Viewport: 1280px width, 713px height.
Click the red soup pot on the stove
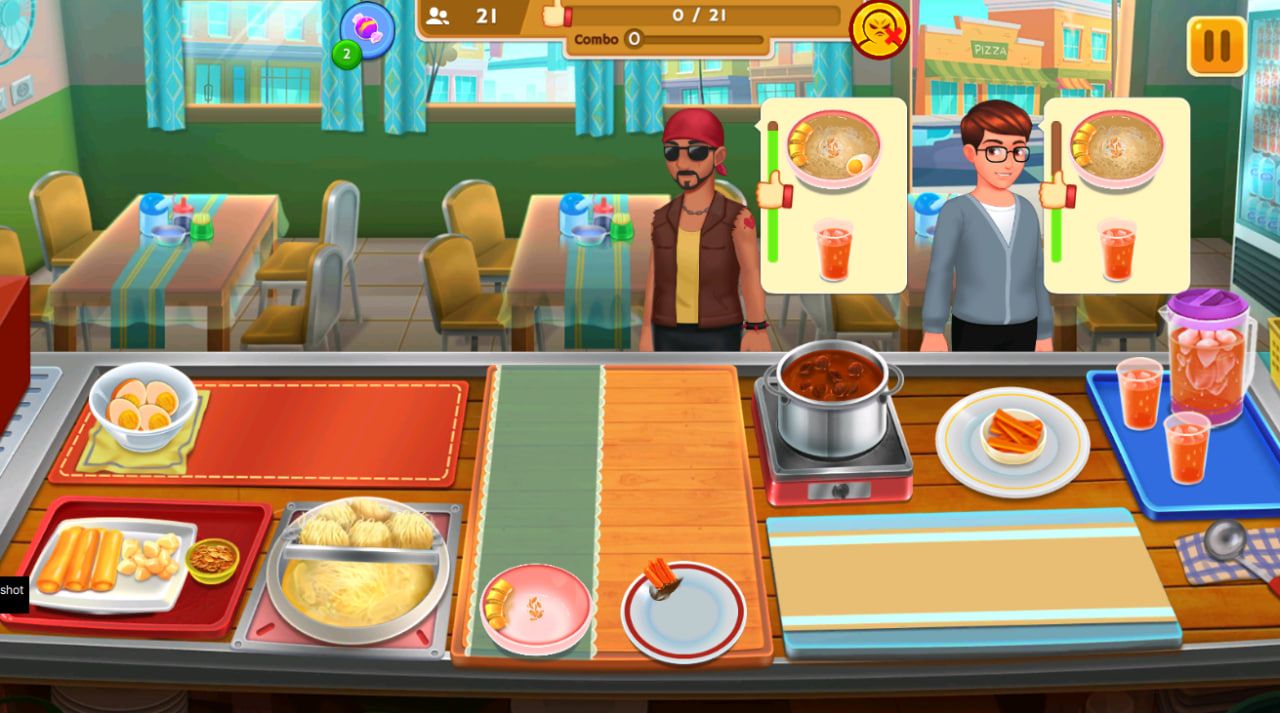point(832,396)
